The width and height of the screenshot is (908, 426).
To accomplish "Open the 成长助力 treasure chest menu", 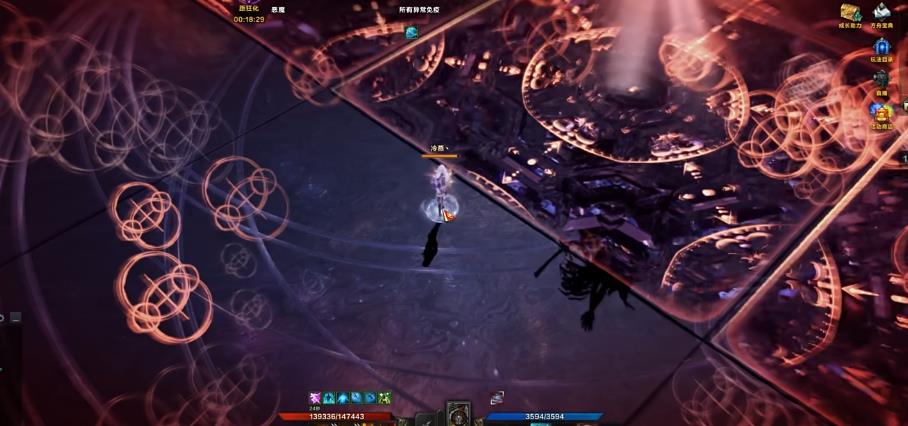I will (x=851, y=13).
